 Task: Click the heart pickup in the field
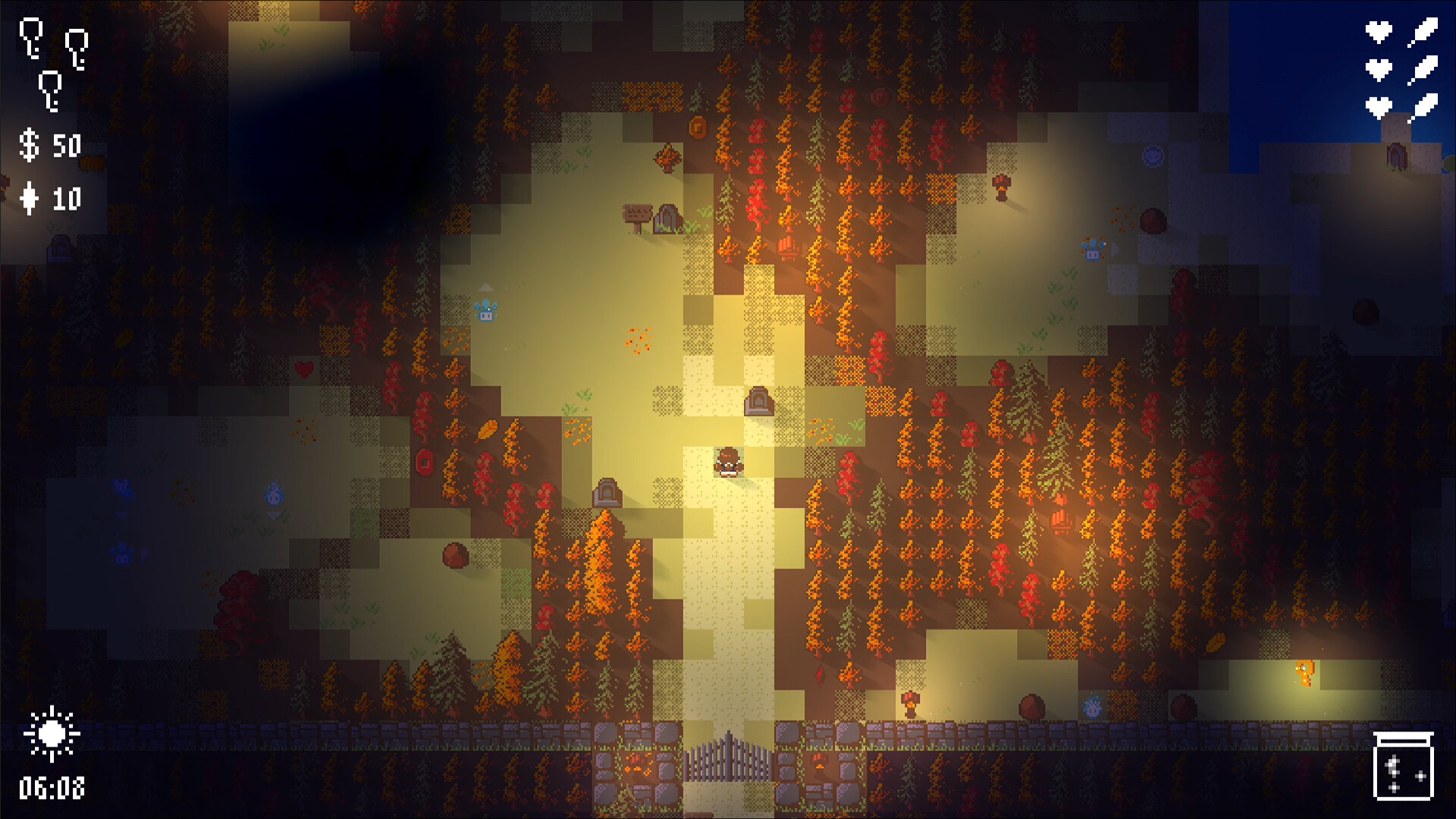[303, 372]
